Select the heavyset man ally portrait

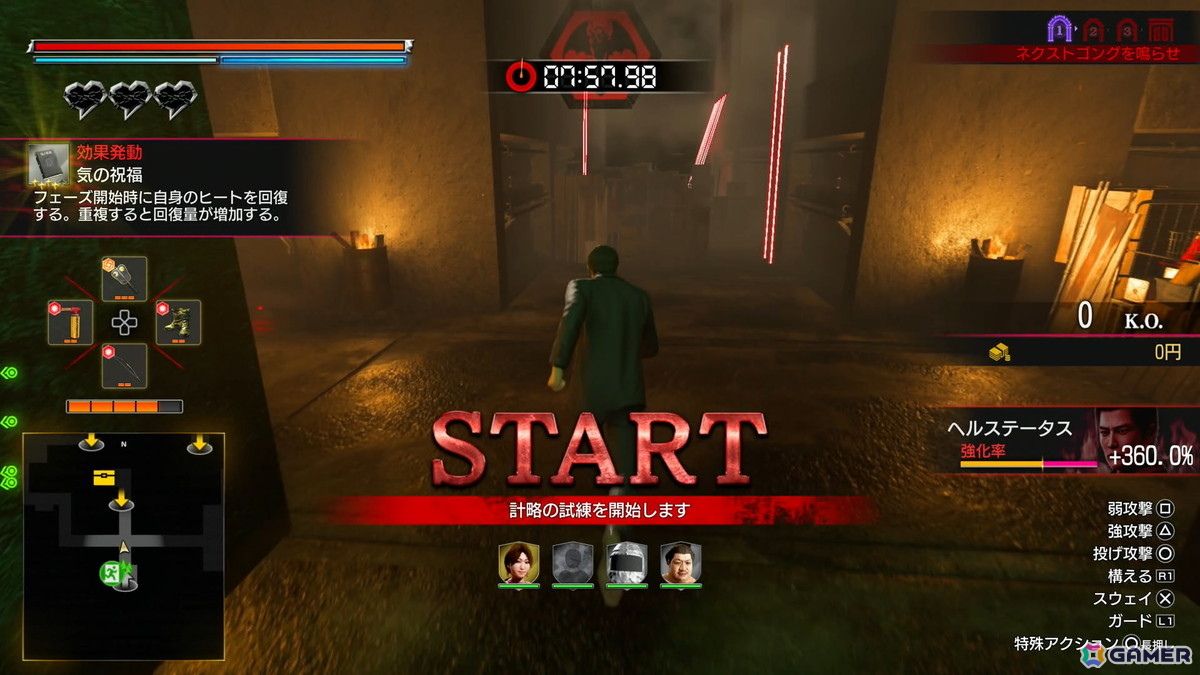pyautogui.click(x=680, y=564)
